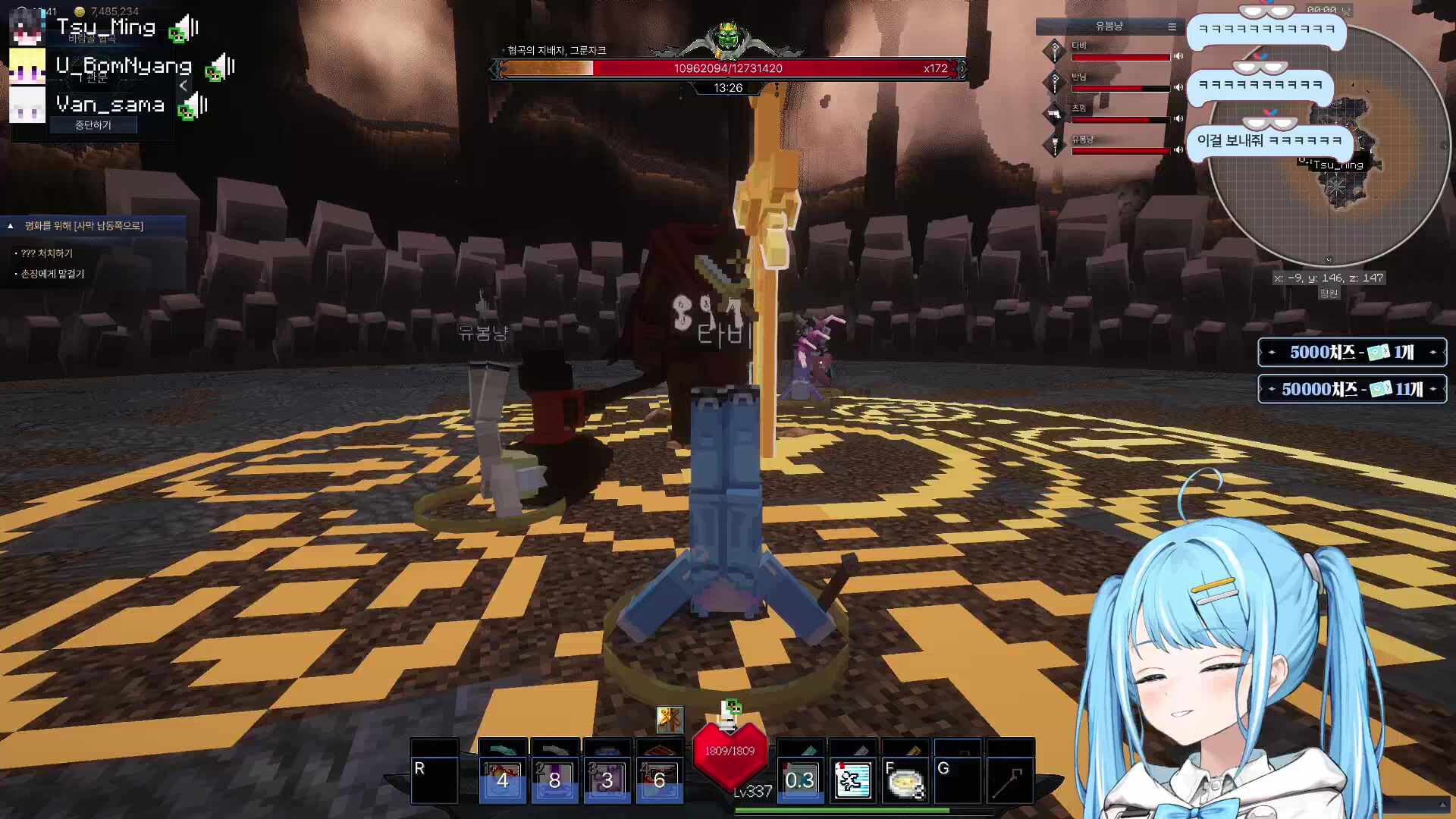
Task: Collapse the 평화를 위해 quest tracker
Action: (11, 225)
